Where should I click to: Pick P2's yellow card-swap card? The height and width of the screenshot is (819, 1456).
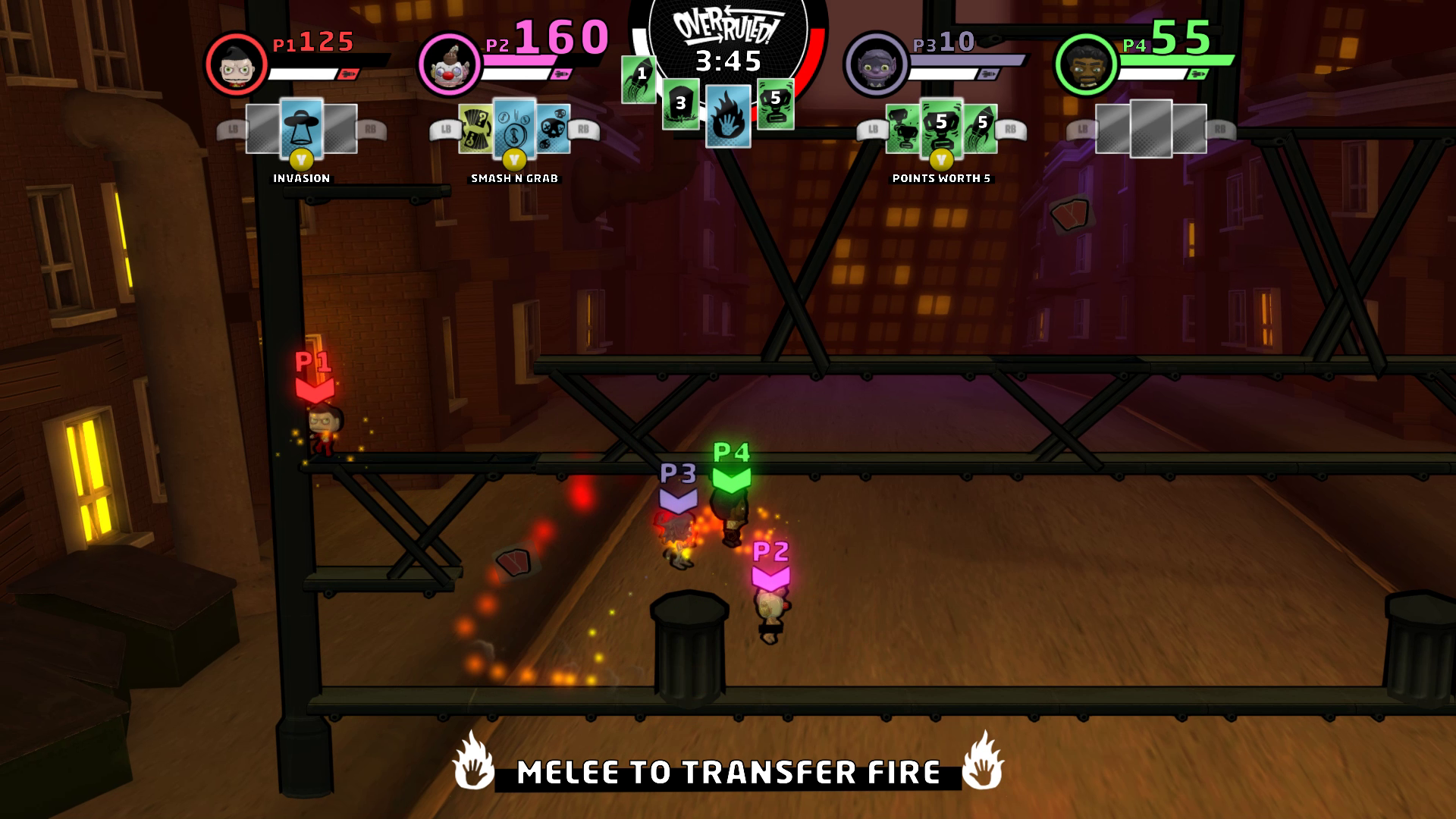point(476,129)
